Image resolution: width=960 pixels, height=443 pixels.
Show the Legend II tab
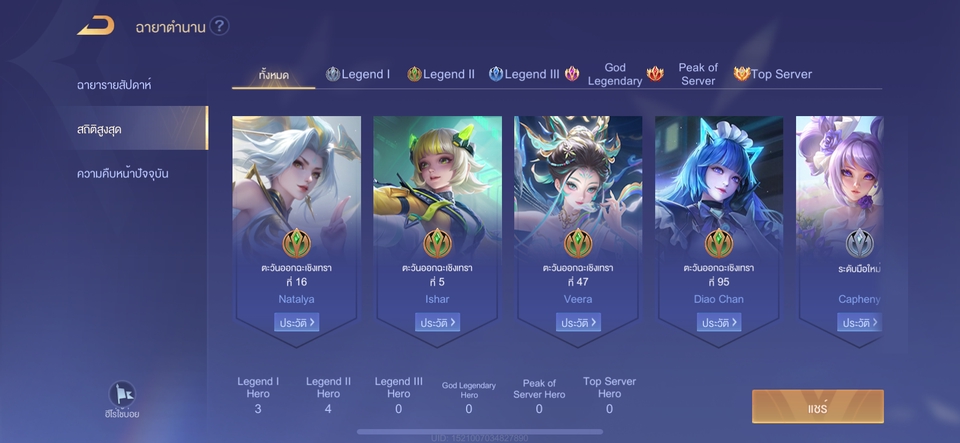[441, 75]
